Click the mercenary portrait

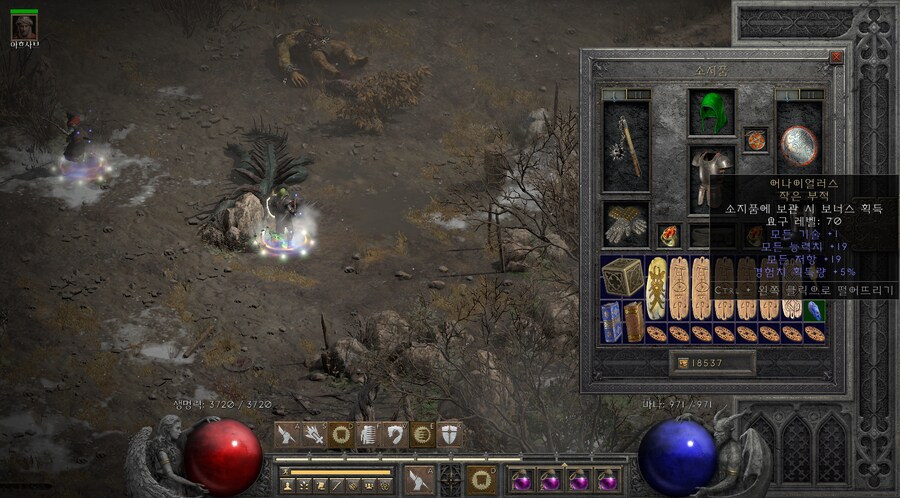[x=24, y=27]
